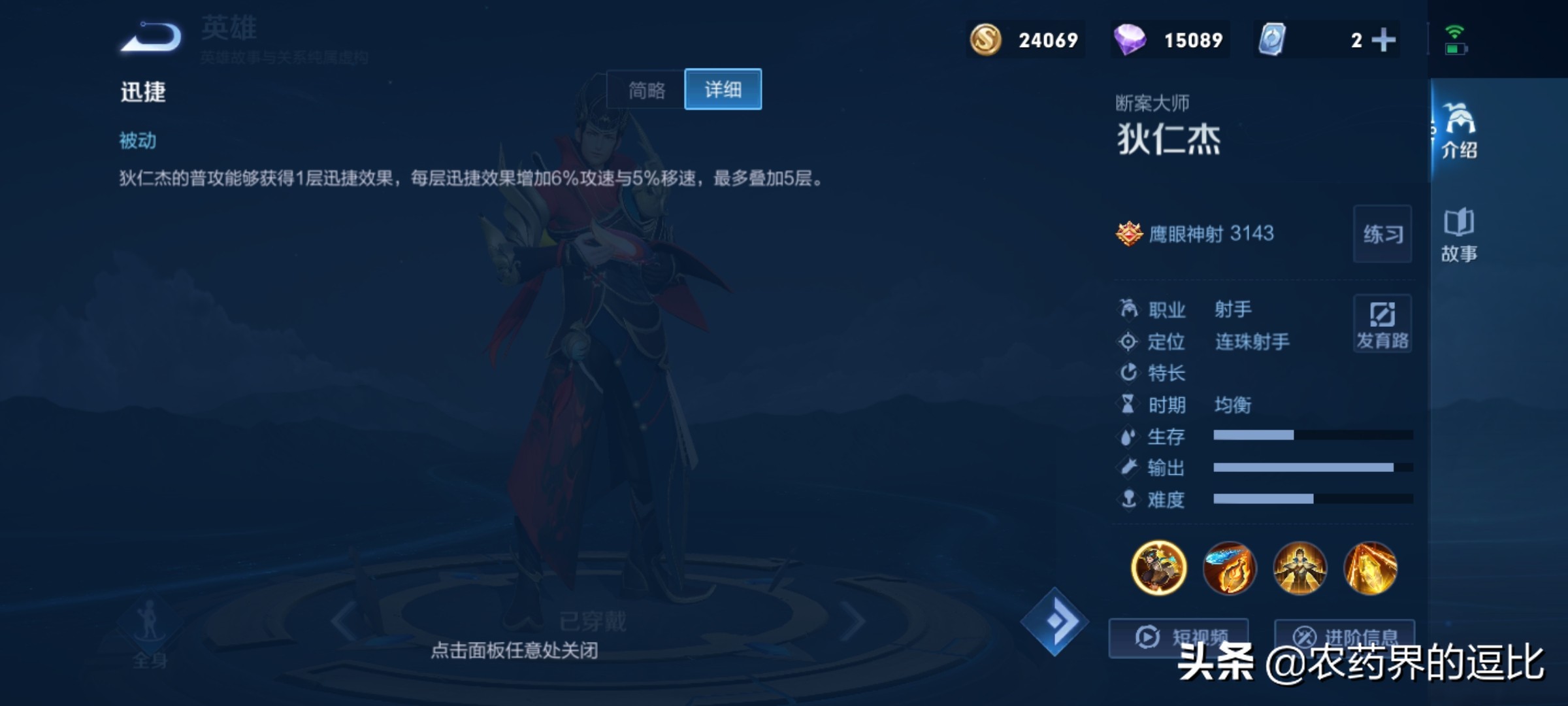Switch to the 故事 story tab
The height and width of the screenshot is (706, 1568).
(x=1460, y=235)
